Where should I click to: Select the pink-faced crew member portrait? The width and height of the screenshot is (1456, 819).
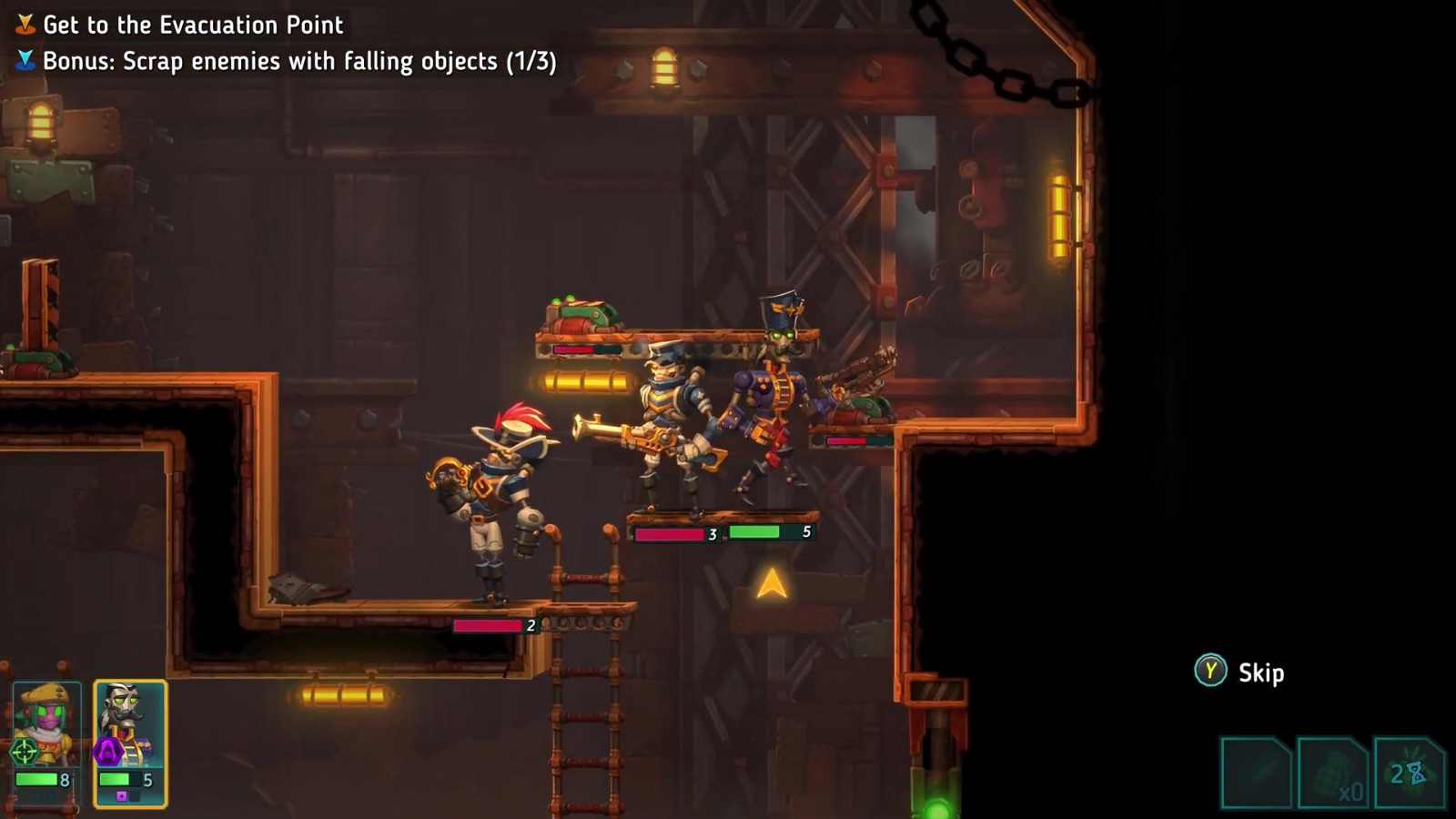point(47,725)
